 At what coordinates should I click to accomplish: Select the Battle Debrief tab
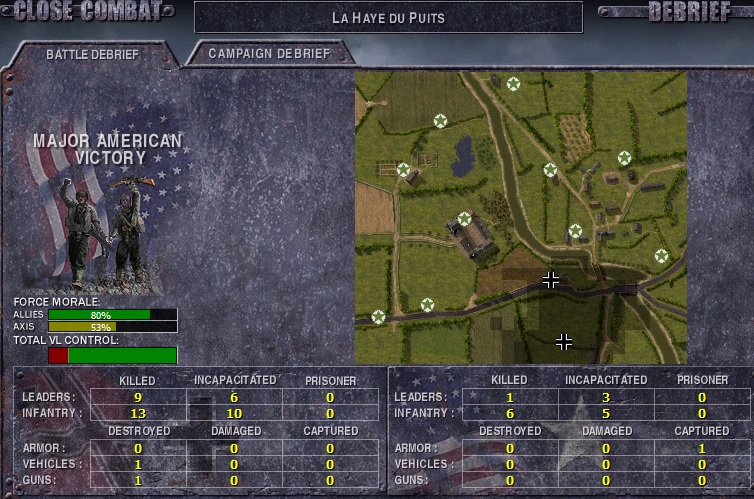point(92,55)
